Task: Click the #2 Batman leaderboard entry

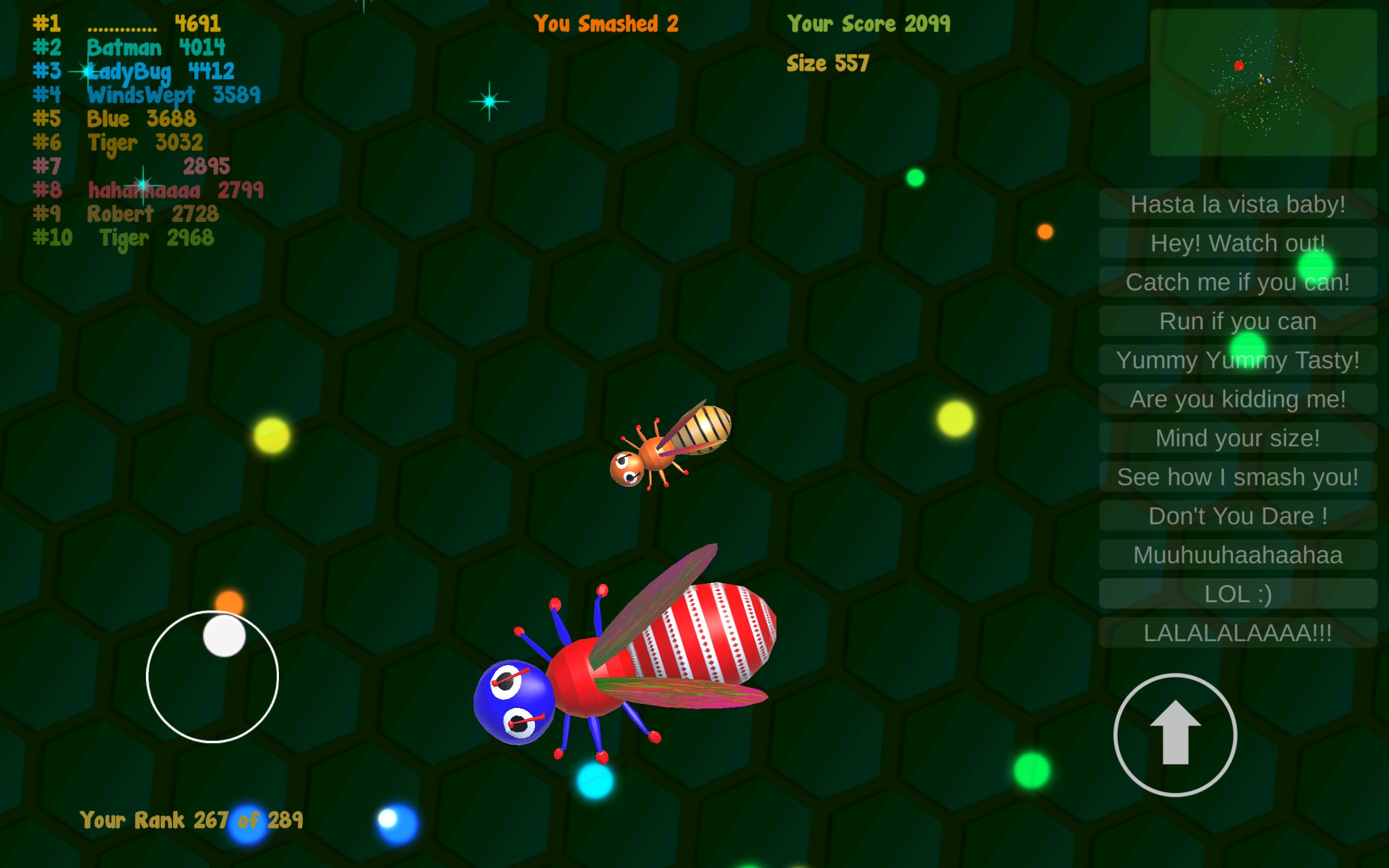Action: tap(129, 48)
